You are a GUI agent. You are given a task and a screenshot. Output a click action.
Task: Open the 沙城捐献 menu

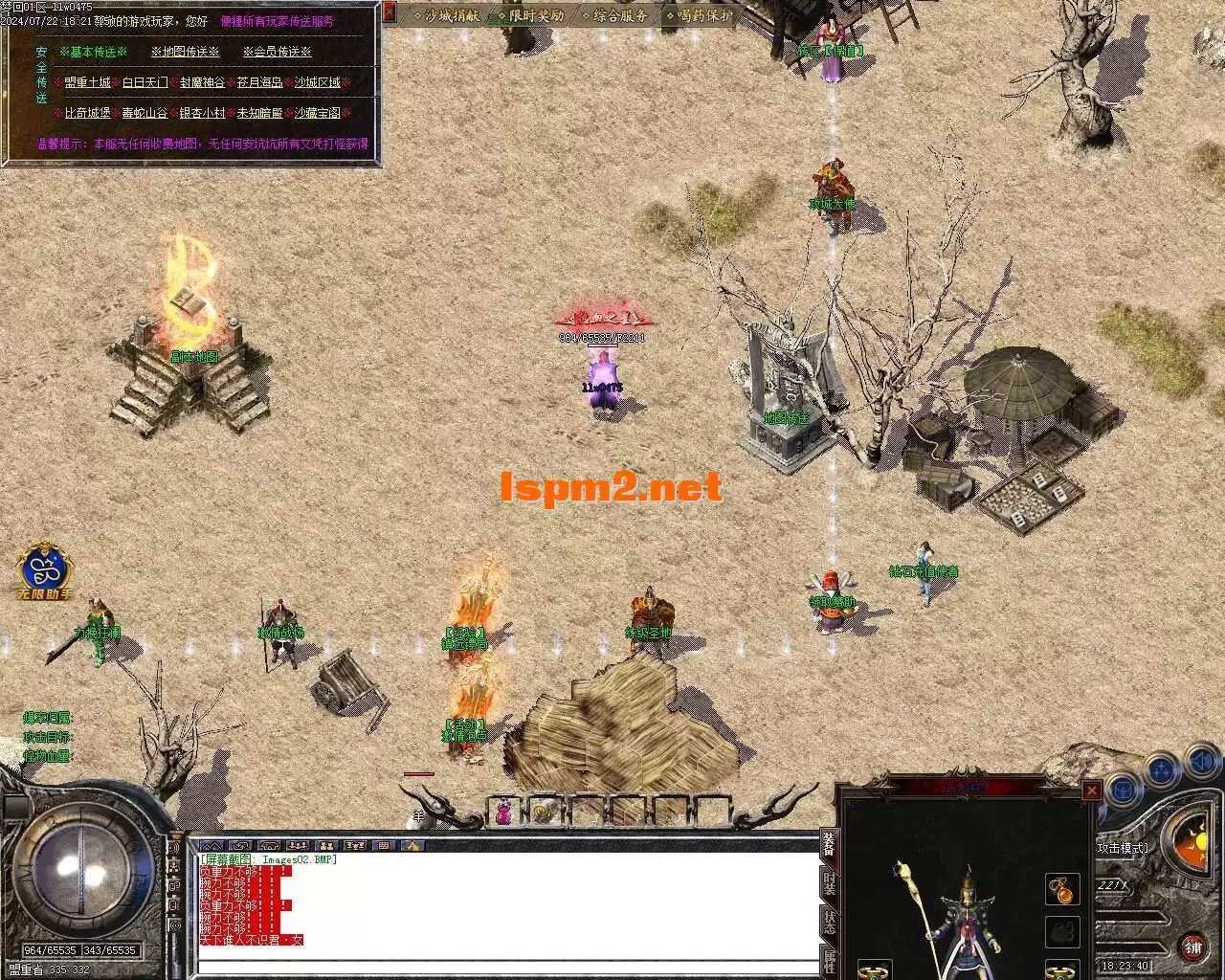click(x=446, y=15)
